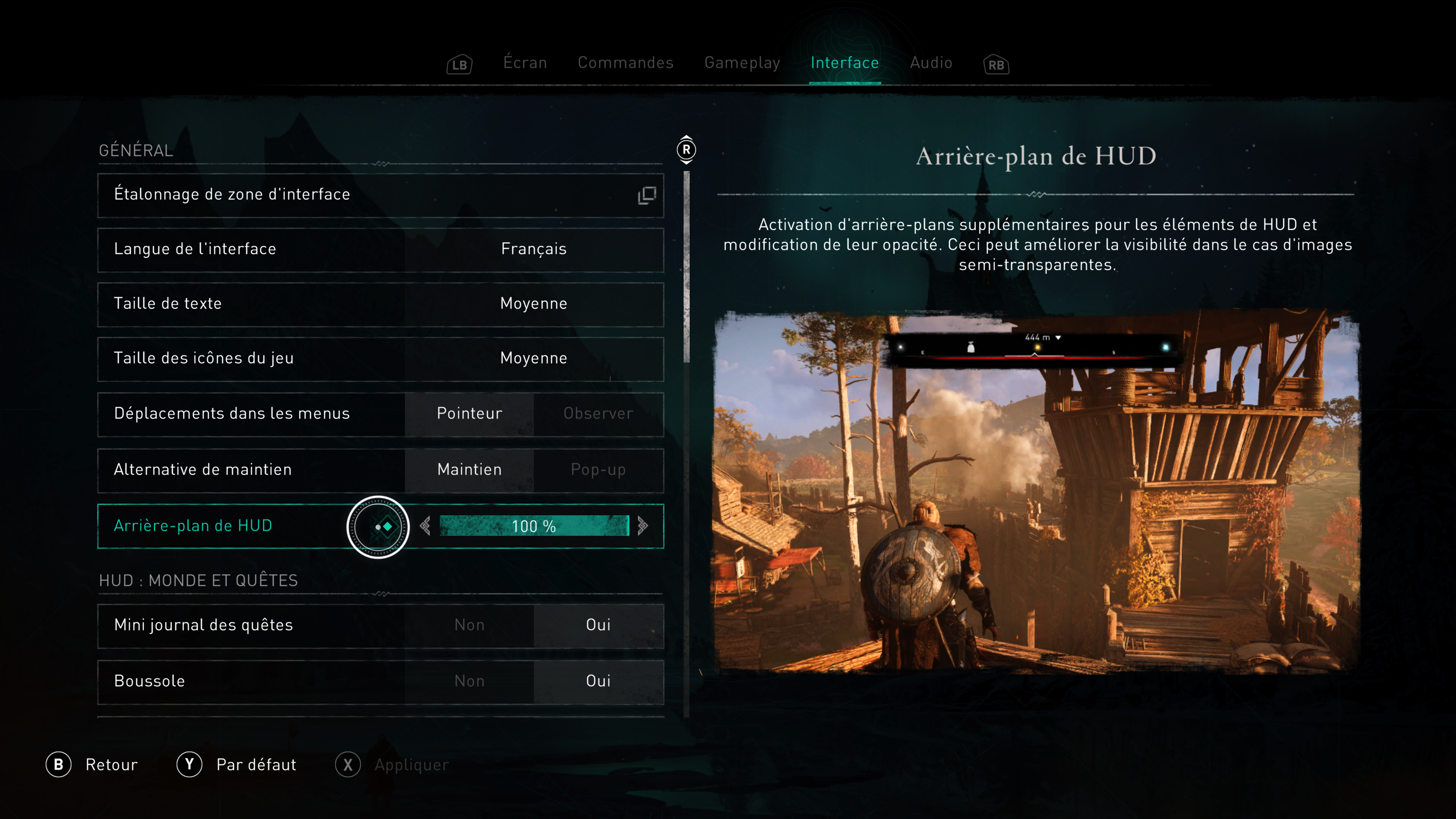Choose Observer for menu navigation
The height and width of the screenshot is (819, 1456).
click(598, 414)
